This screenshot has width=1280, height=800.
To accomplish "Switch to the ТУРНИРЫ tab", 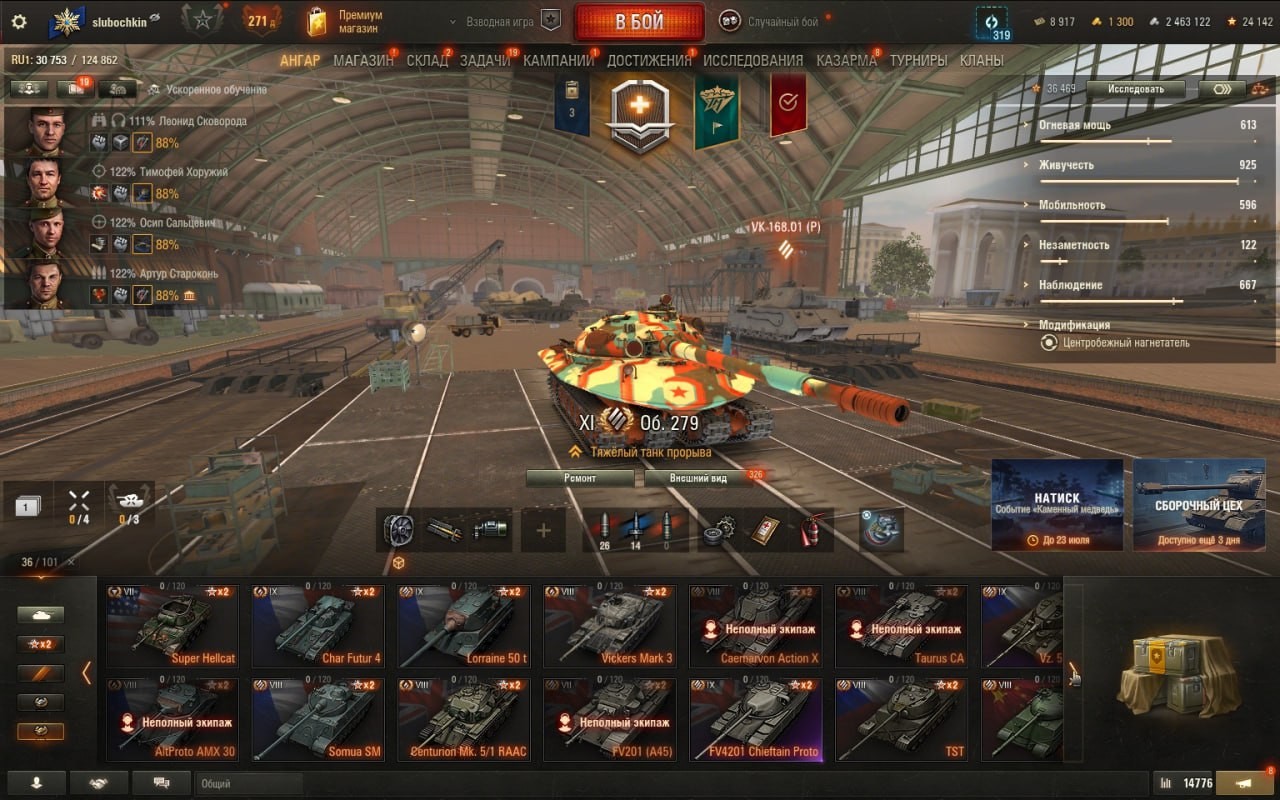I will tap(918, 60).
